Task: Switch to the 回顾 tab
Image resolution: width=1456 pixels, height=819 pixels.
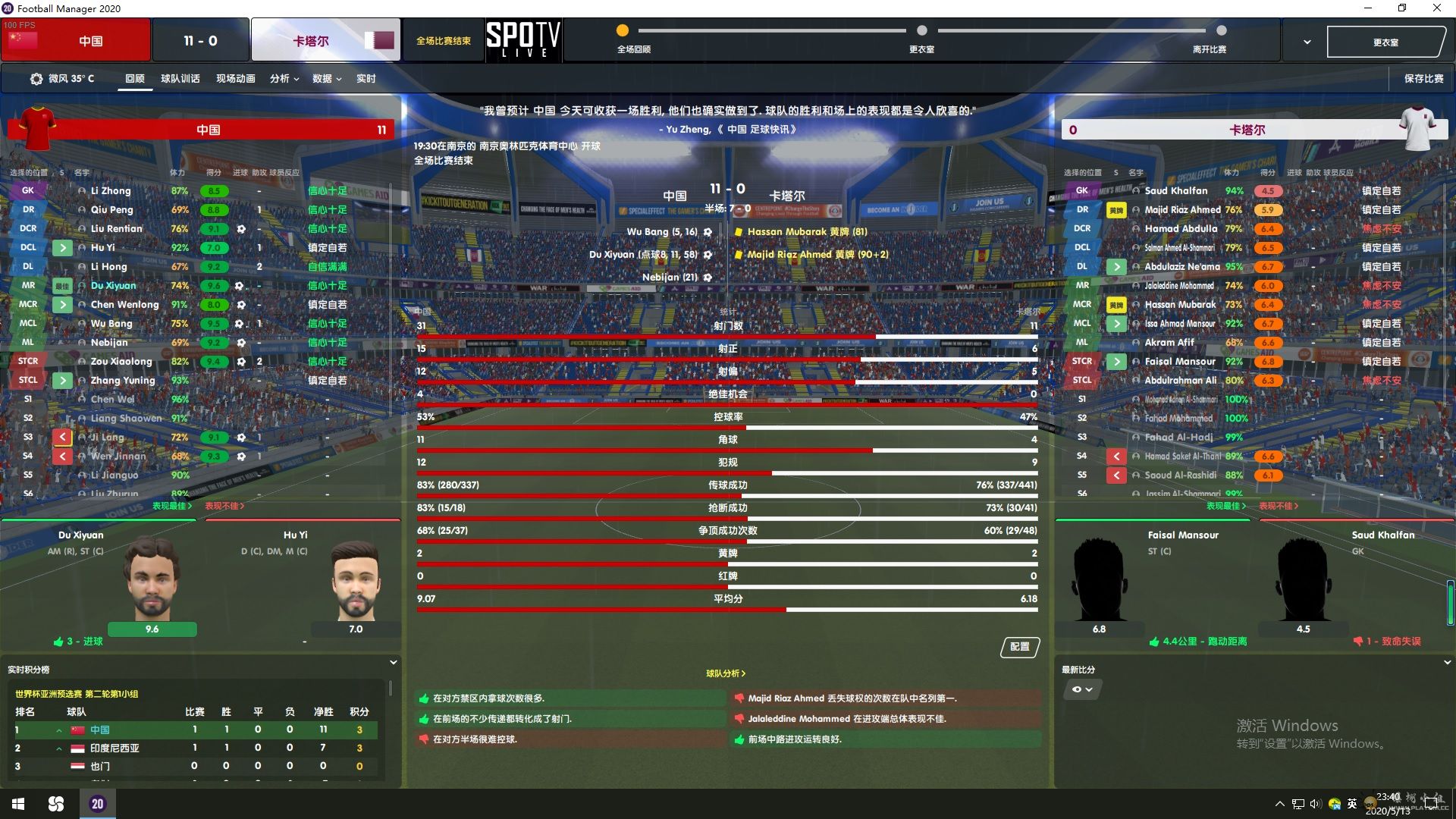Action: [x=135, y=79]
